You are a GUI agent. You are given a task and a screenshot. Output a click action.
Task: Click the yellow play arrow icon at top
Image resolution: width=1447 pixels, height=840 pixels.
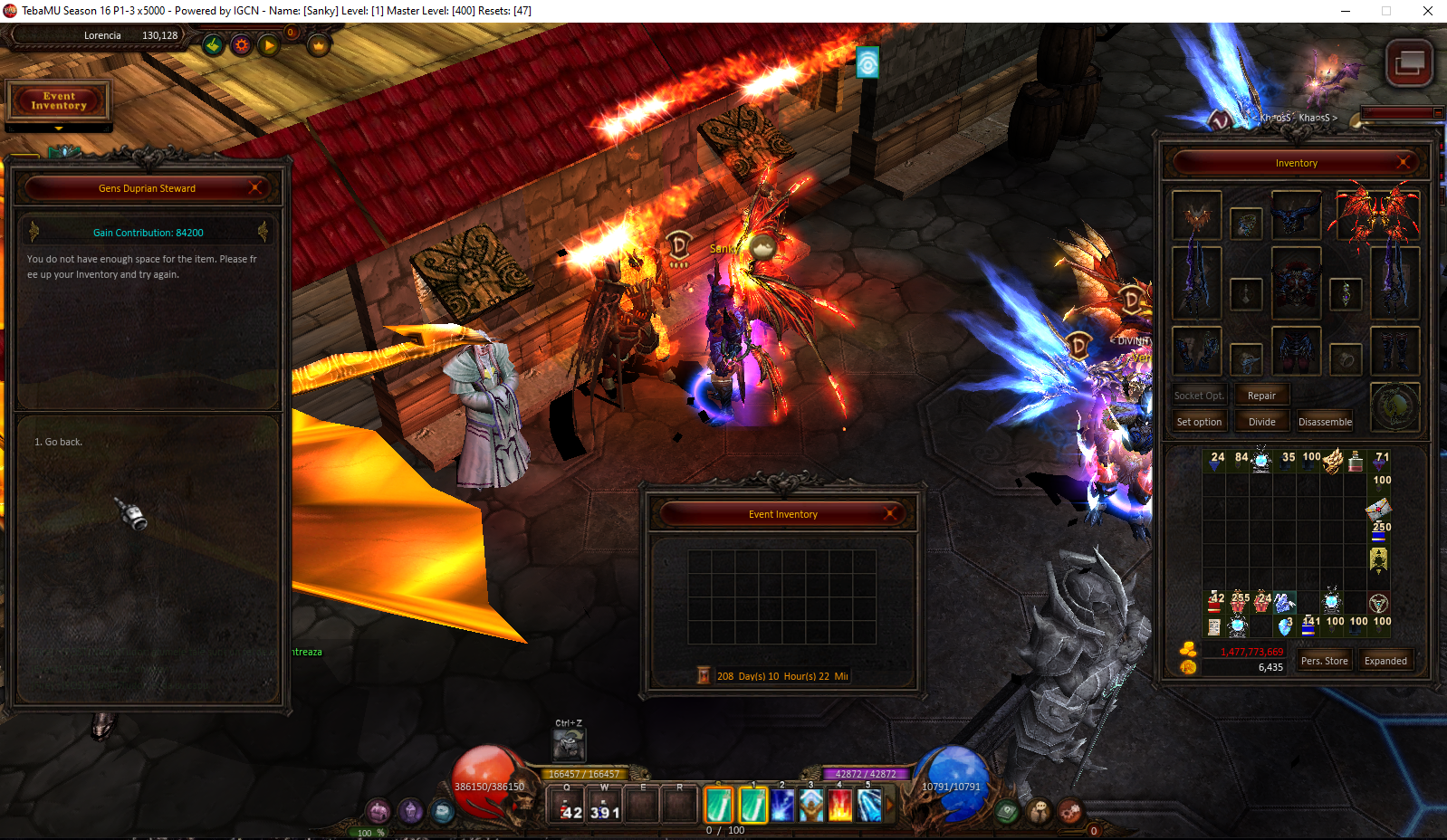click(269, 44)
